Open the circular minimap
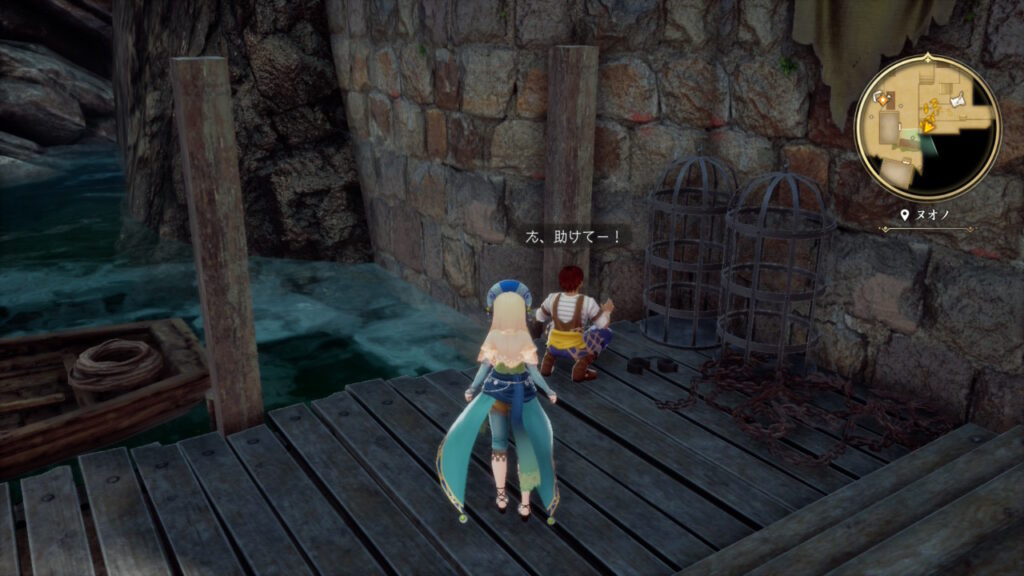This screenshot has width=1024, height=576. pyautogui.click(x=927, y=127)
